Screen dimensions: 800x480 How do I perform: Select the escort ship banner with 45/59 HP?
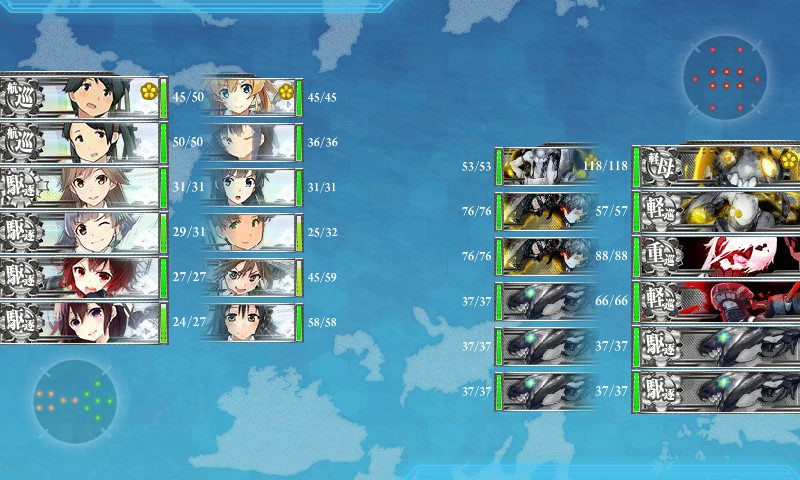tap(250, 278)
